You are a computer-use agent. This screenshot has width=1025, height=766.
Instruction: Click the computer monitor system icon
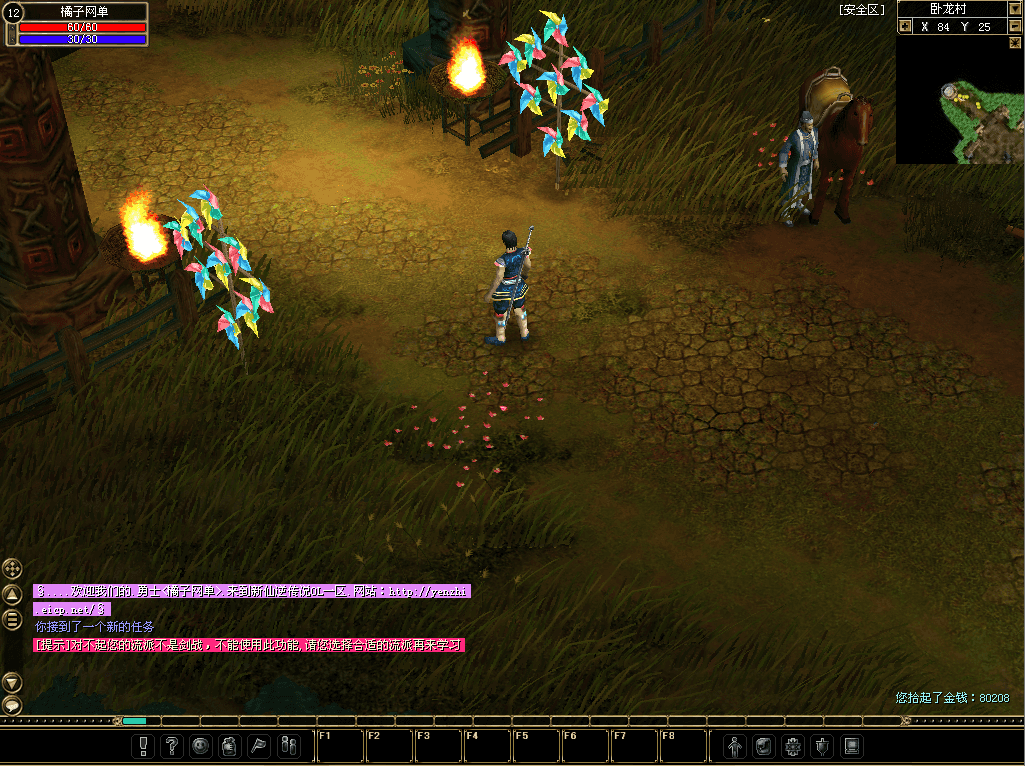(x=851, y=746)
